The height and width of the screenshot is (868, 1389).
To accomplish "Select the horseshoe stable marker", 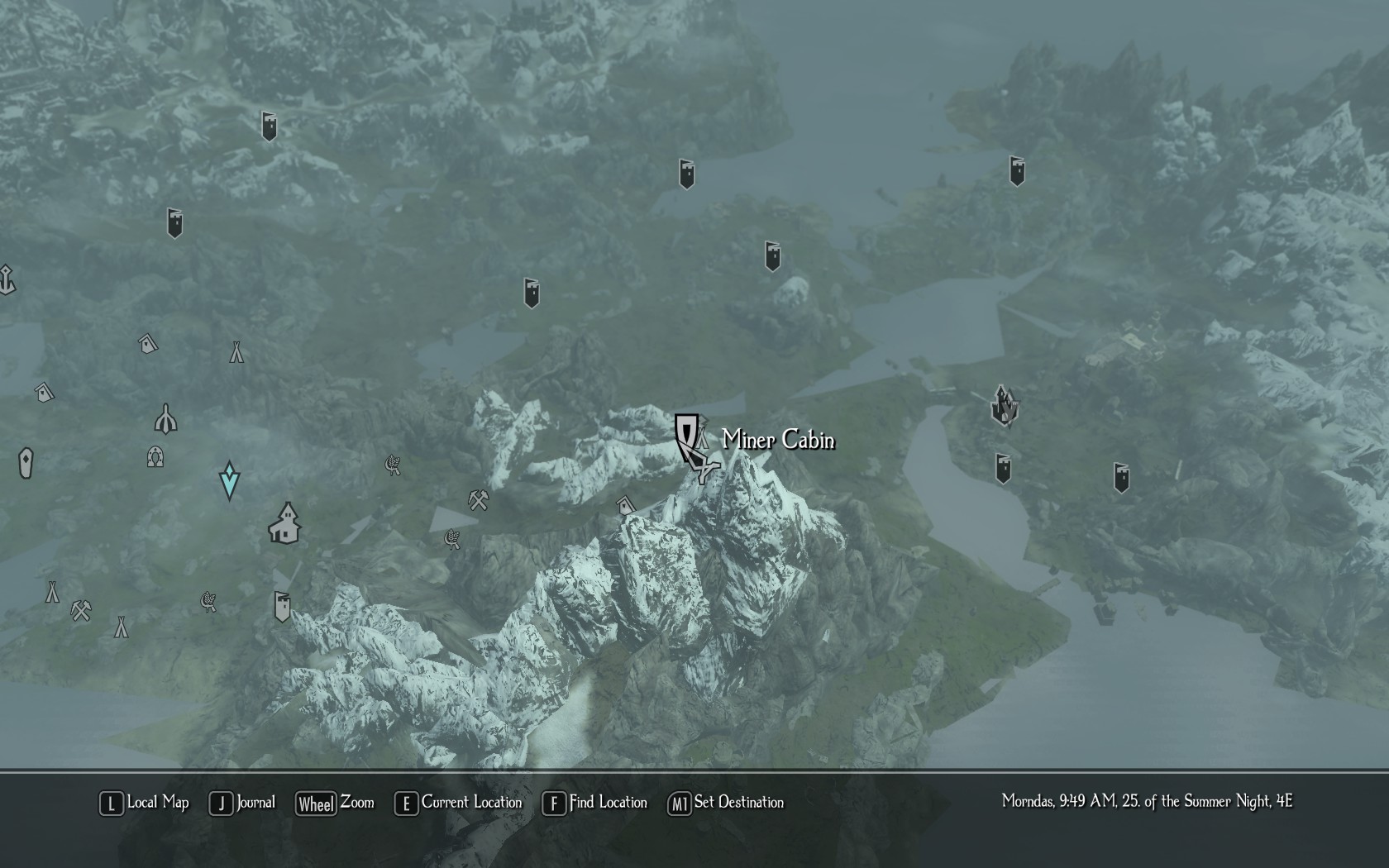I will pyautogui.click(x=155, y=456).
